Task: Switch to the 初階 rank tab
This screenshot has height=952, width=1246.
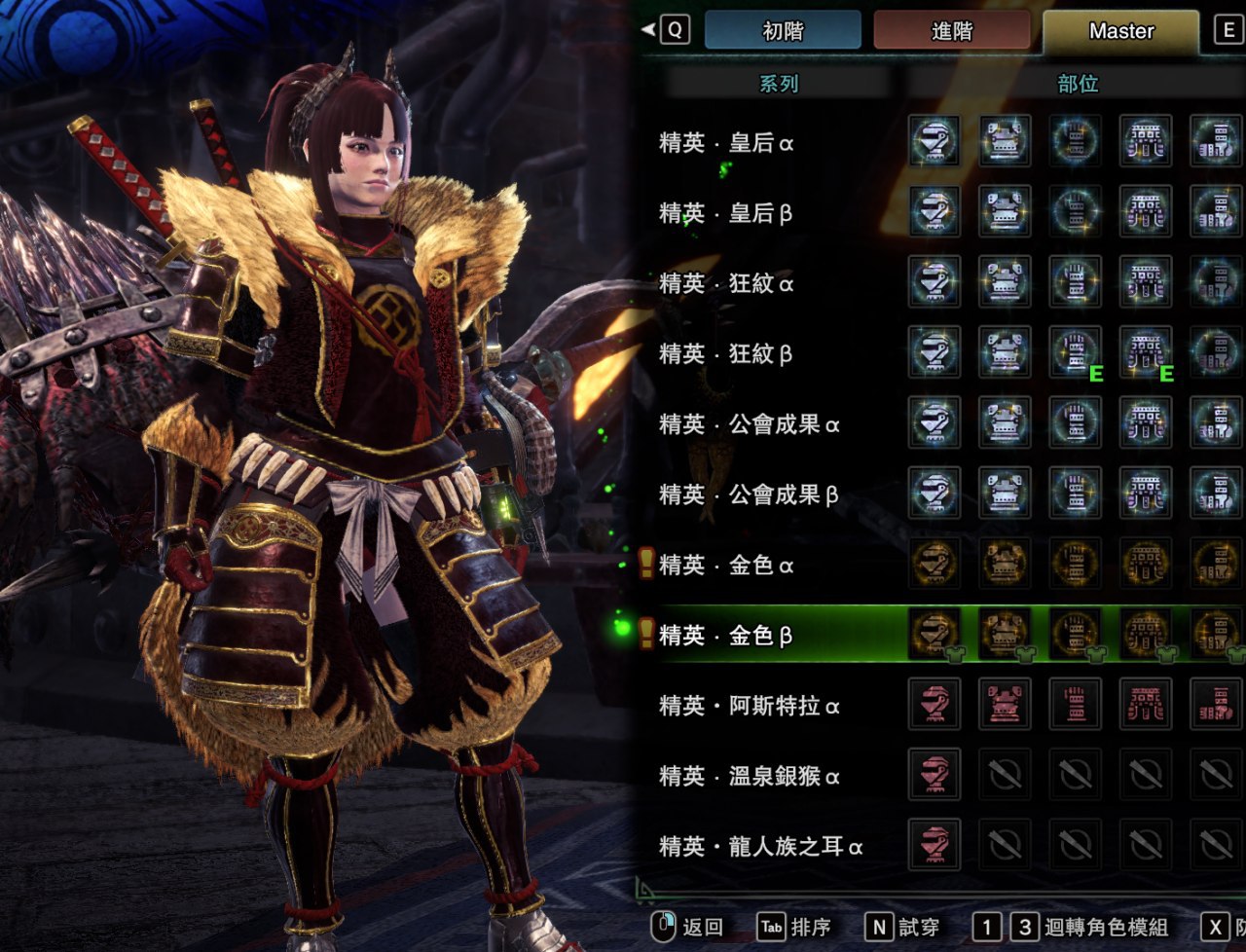Action: (783, 31)
